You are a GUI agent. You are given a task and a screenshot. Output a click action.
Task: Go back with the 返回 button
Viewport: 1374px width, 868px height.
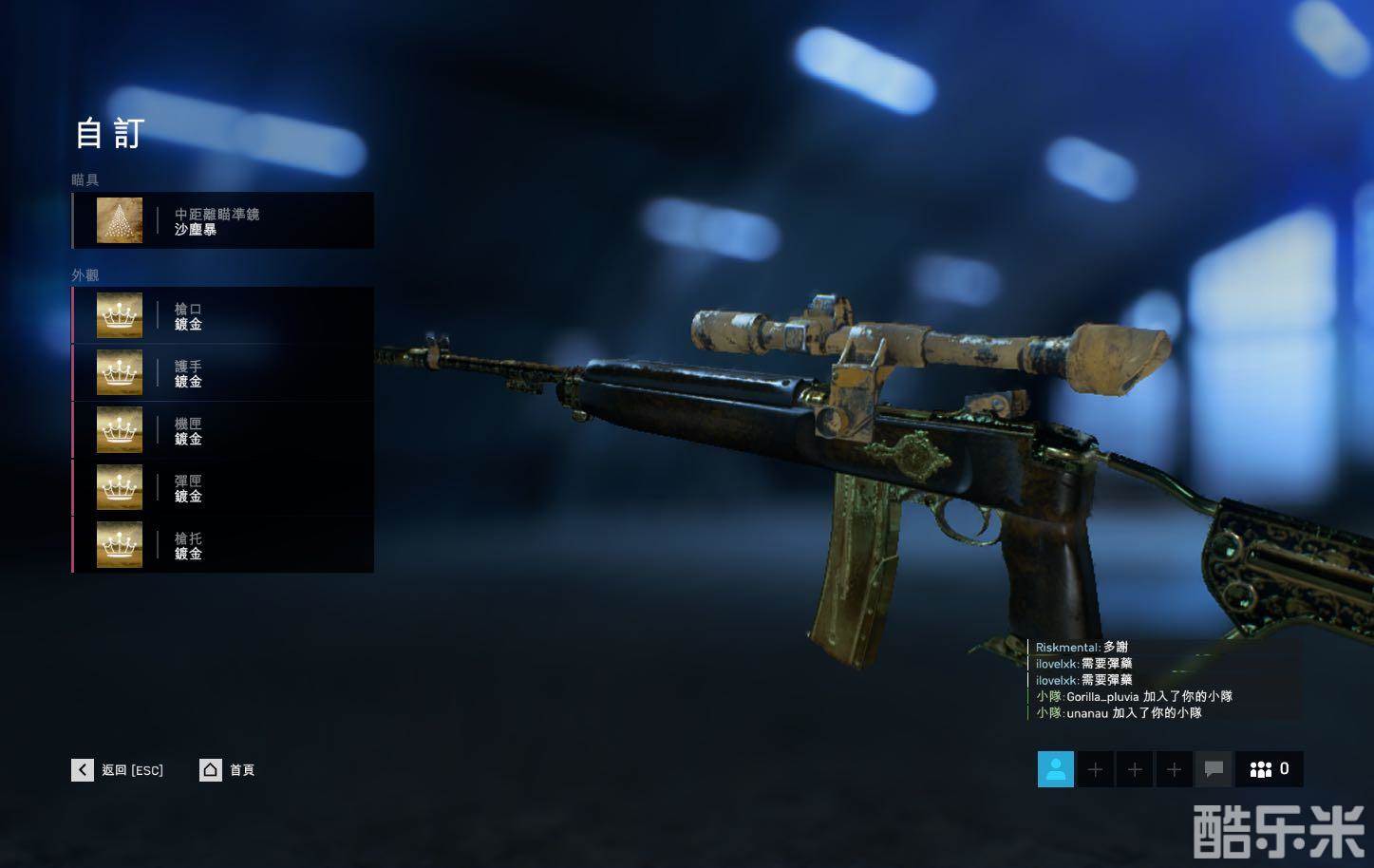point(118,769)
